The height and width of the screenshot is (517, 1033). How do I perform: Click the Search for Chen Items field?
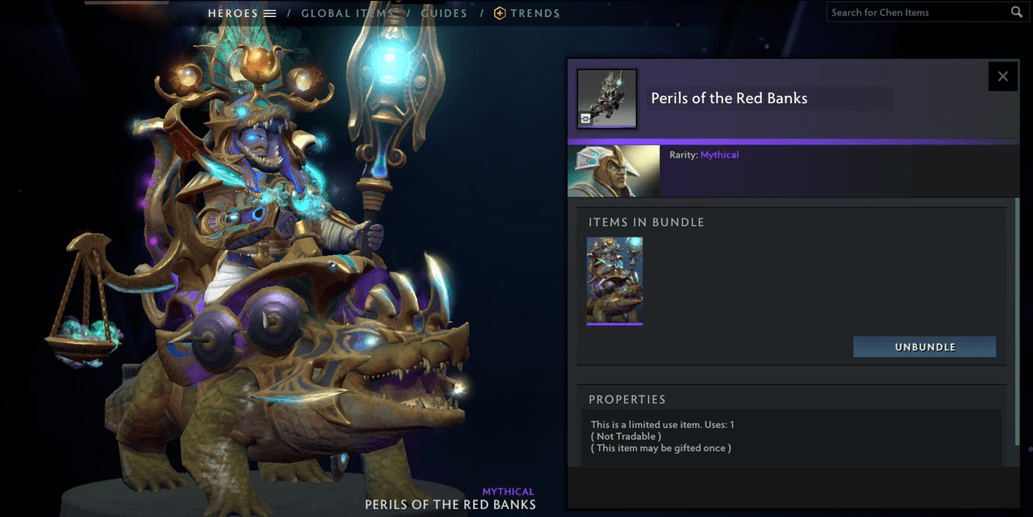pyautogui.click(x=915, y=12)
